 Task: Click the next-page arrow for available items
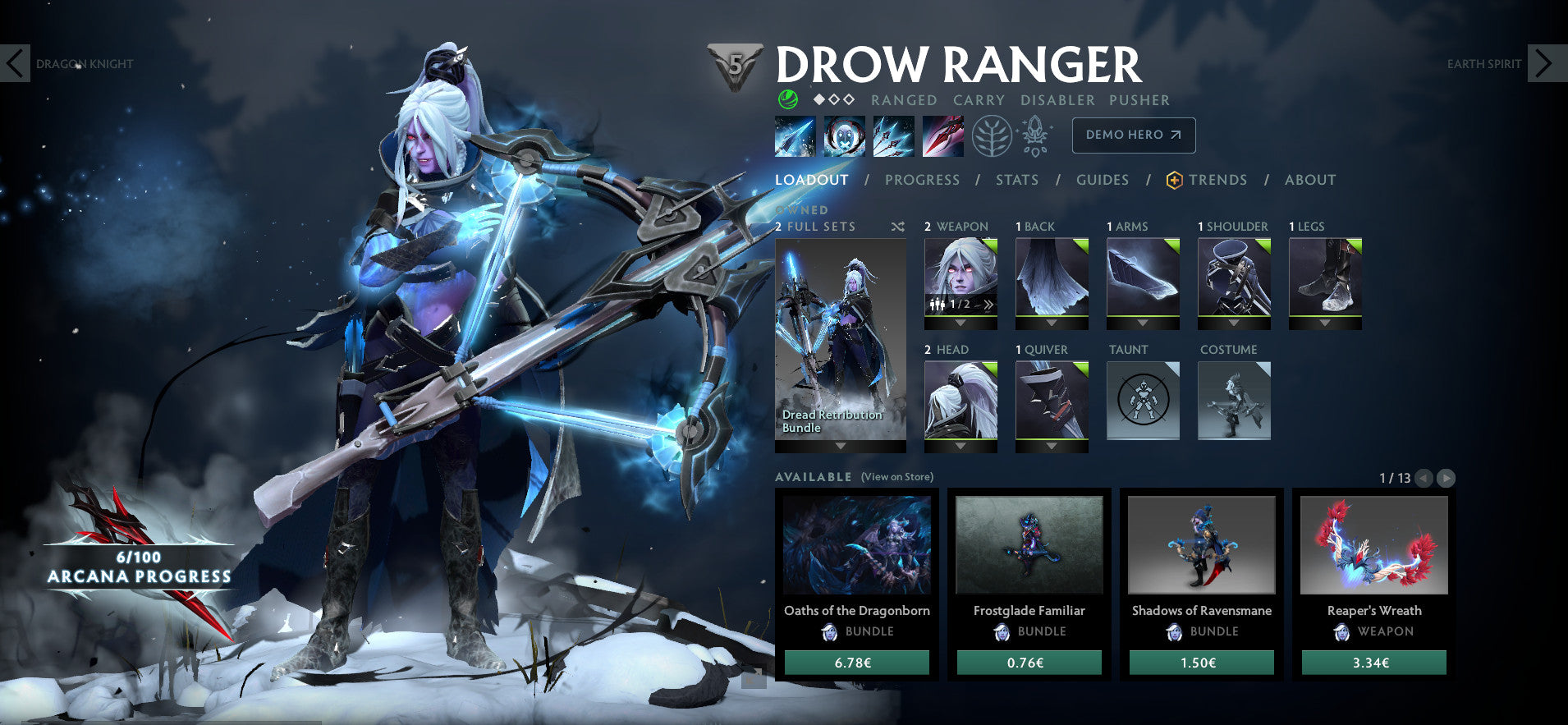click(1447, 476)
